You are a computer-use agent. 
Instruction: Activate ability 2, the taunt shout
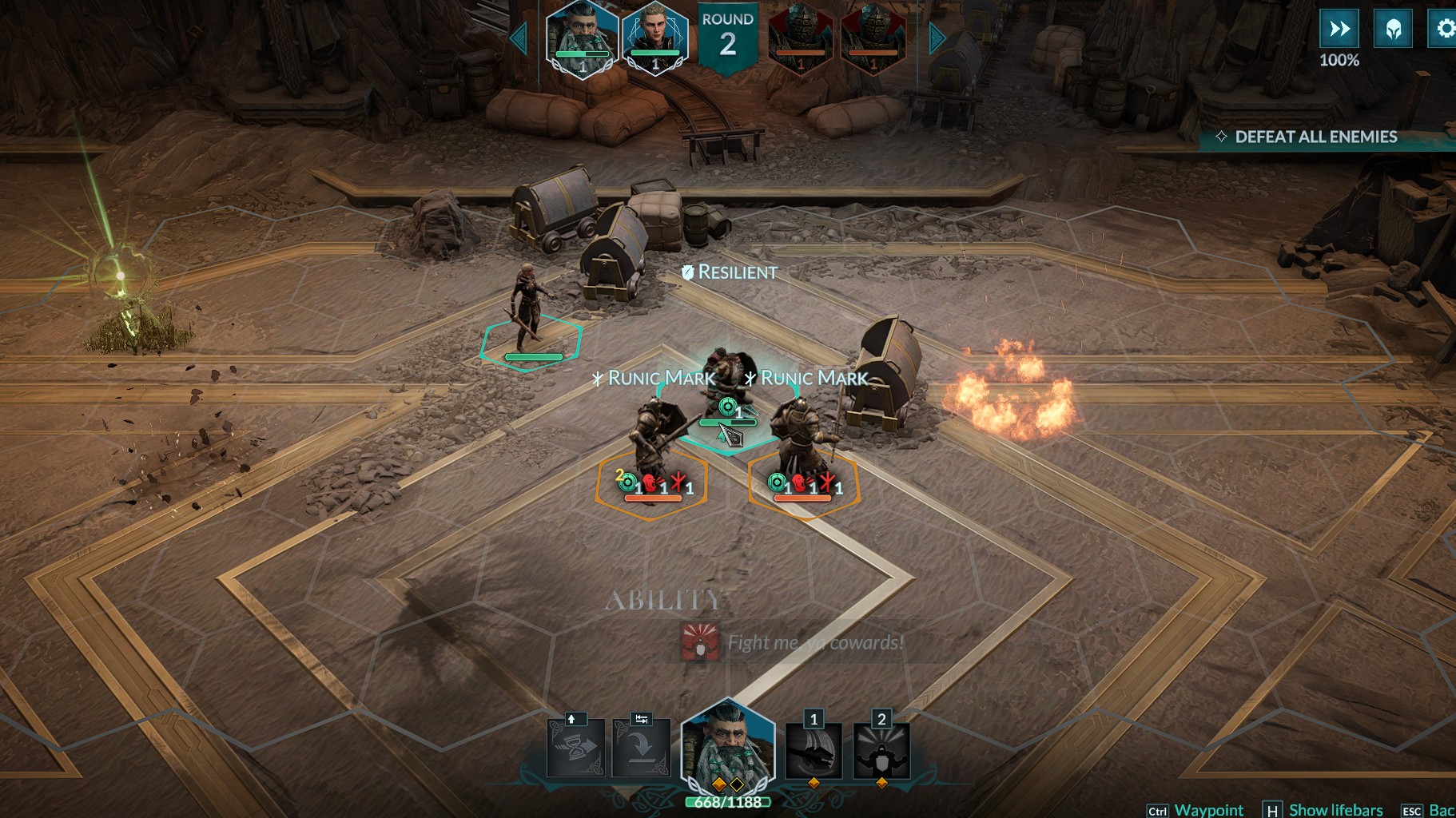[x=881, y=751]
